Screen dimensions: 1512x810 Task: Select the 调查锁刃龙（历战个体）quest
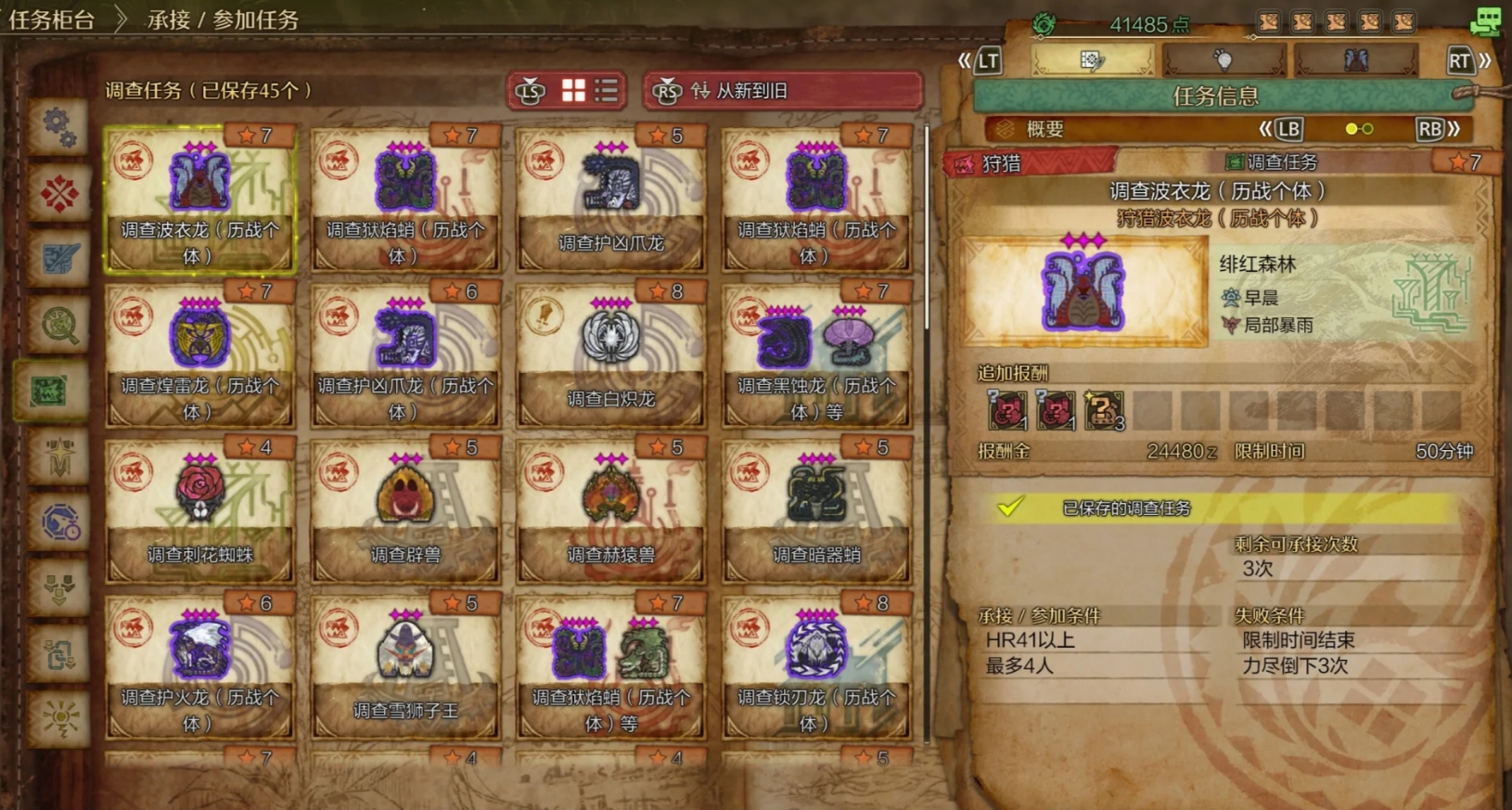(816, 667)
